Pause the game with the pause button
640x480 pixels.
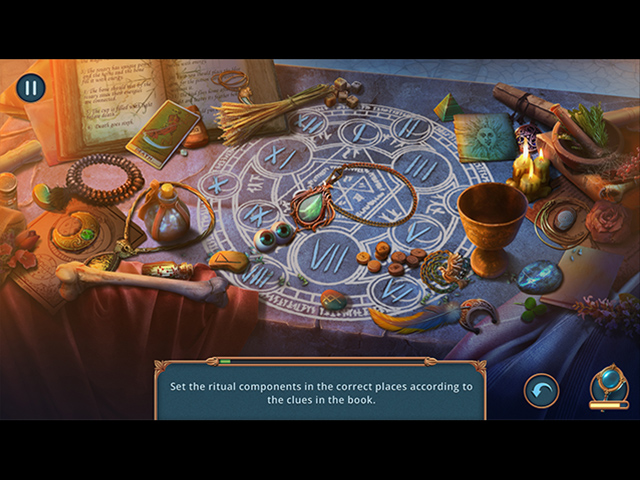[30, 88]
